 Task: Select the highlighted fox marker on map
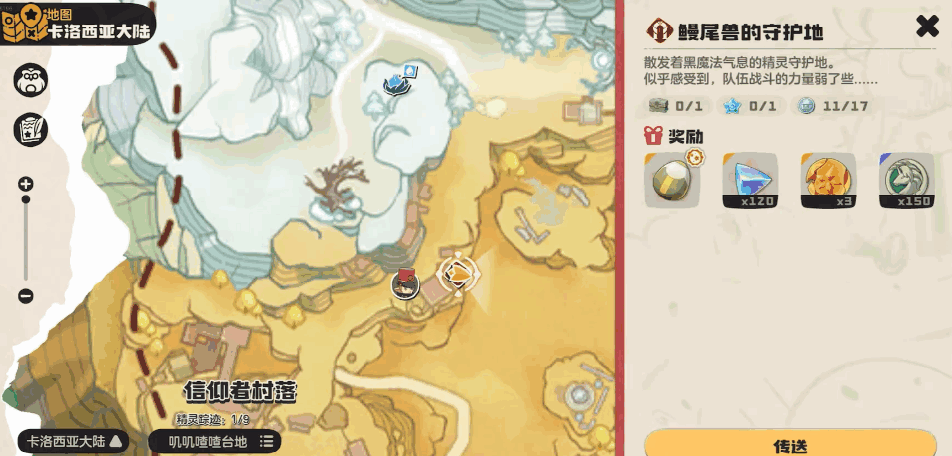[457, 273]
